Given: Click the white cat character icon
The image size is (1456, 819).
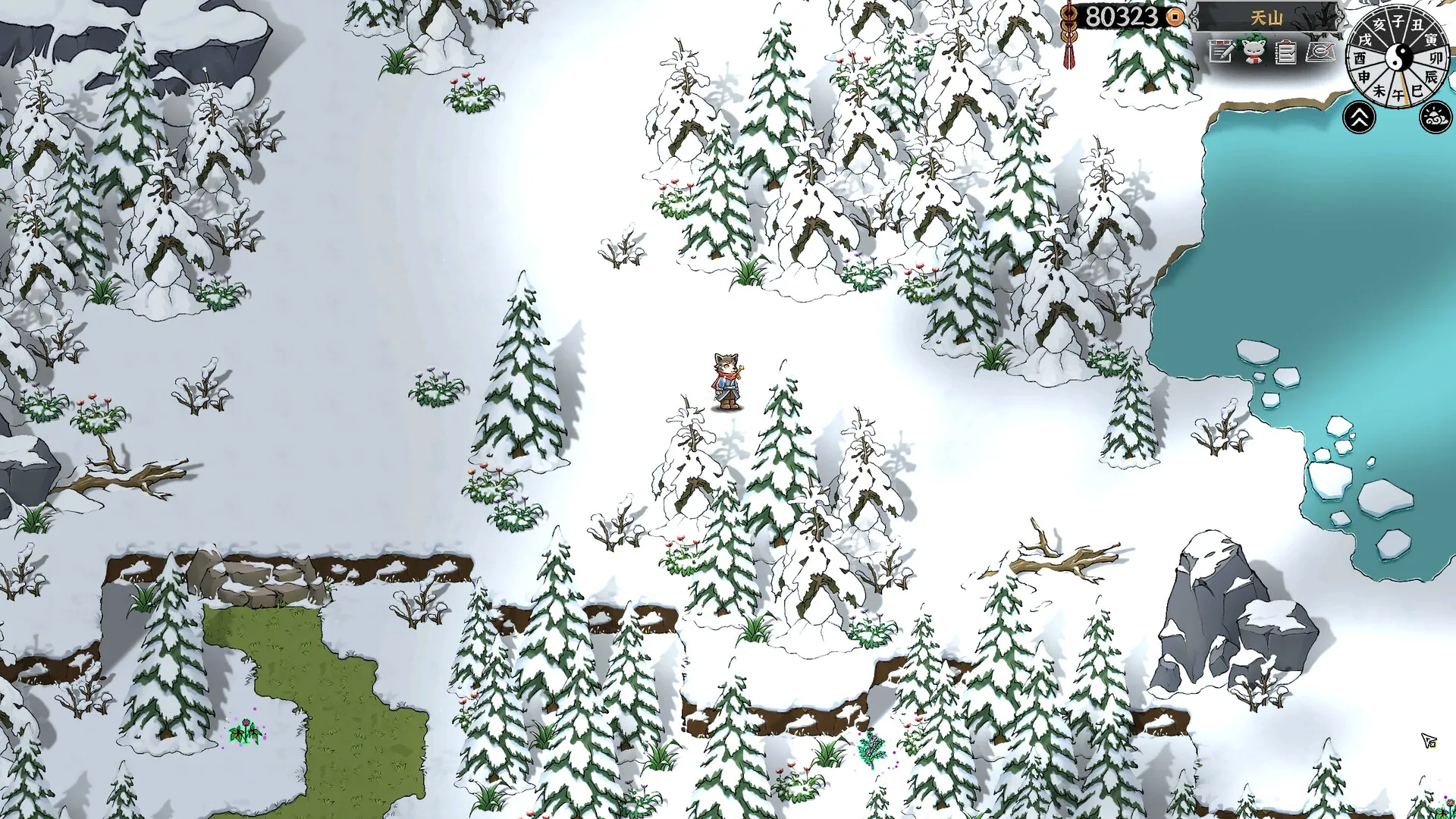Looking at the screenshot, I should (x=1253, y=52).
